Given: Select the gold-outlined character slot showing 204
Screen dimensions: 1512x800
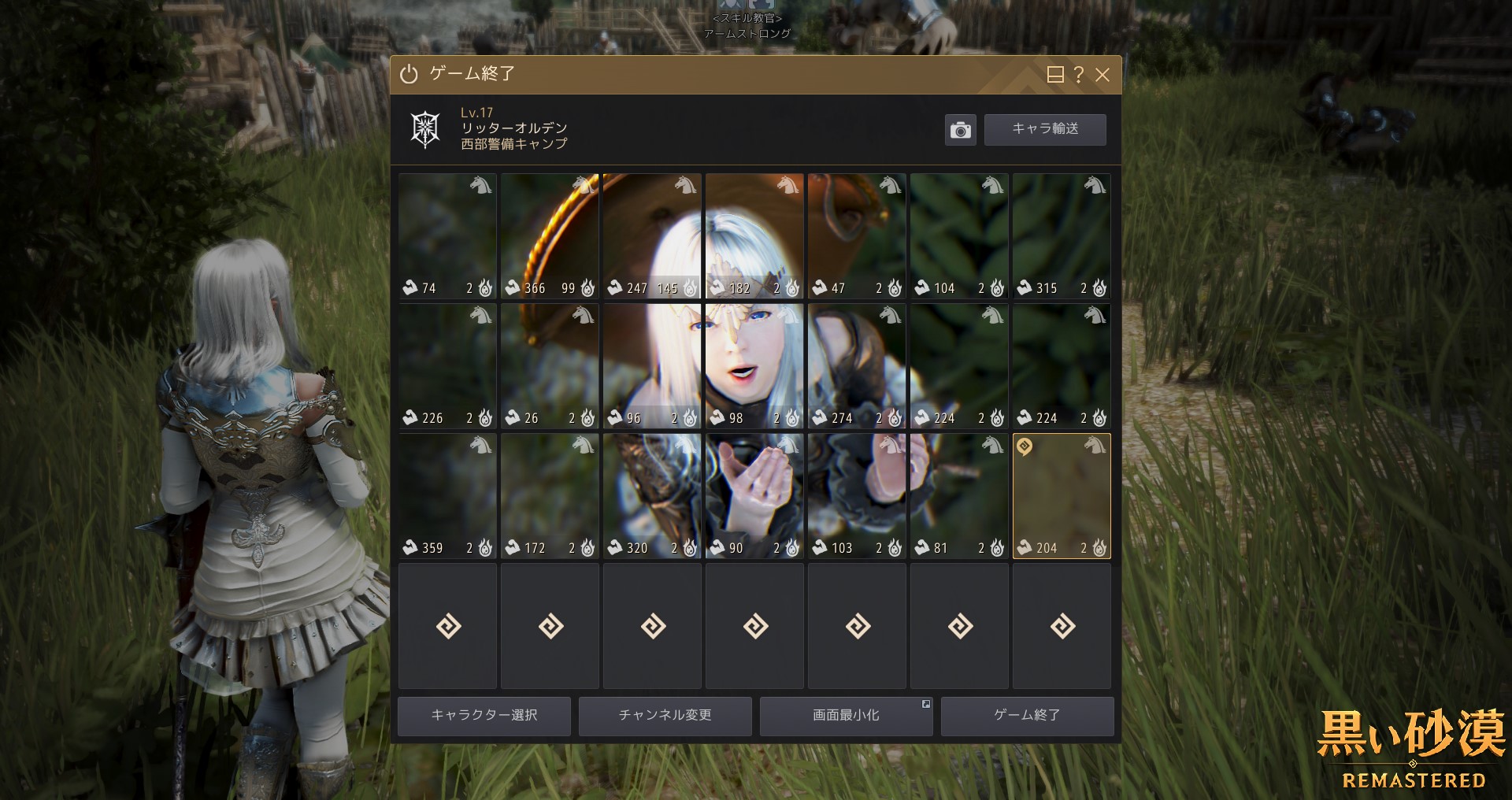Looking at the screenshot, I should pos(1062,496).
